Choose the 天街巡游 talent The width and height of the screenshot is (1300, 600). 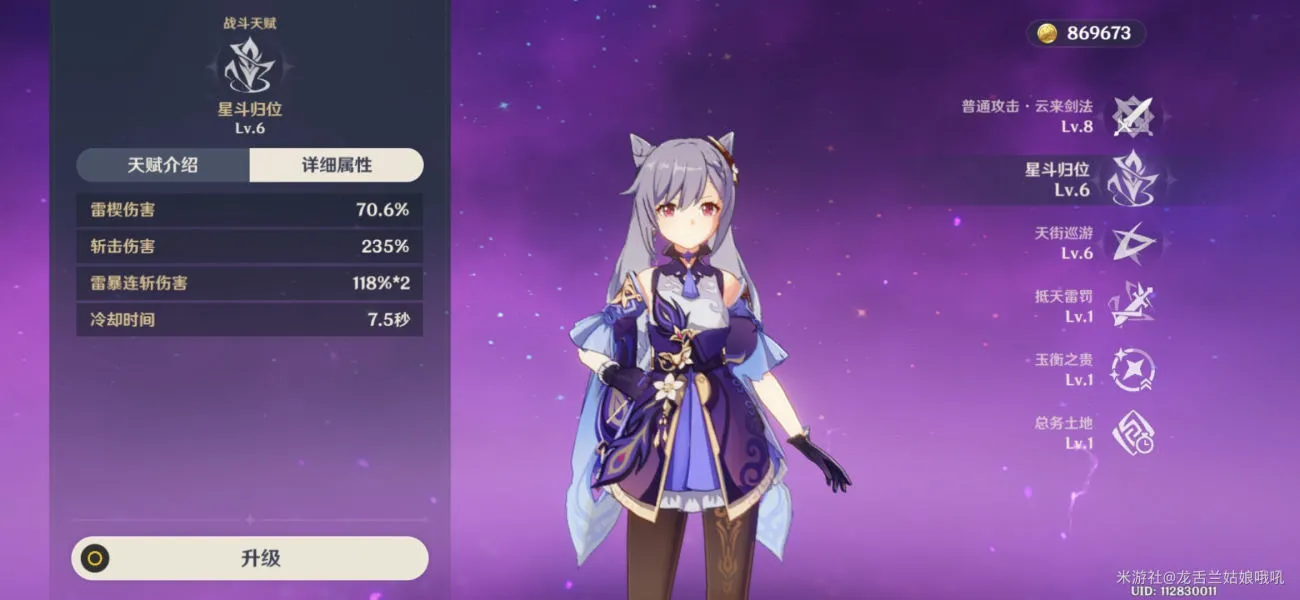[1133, 242]
